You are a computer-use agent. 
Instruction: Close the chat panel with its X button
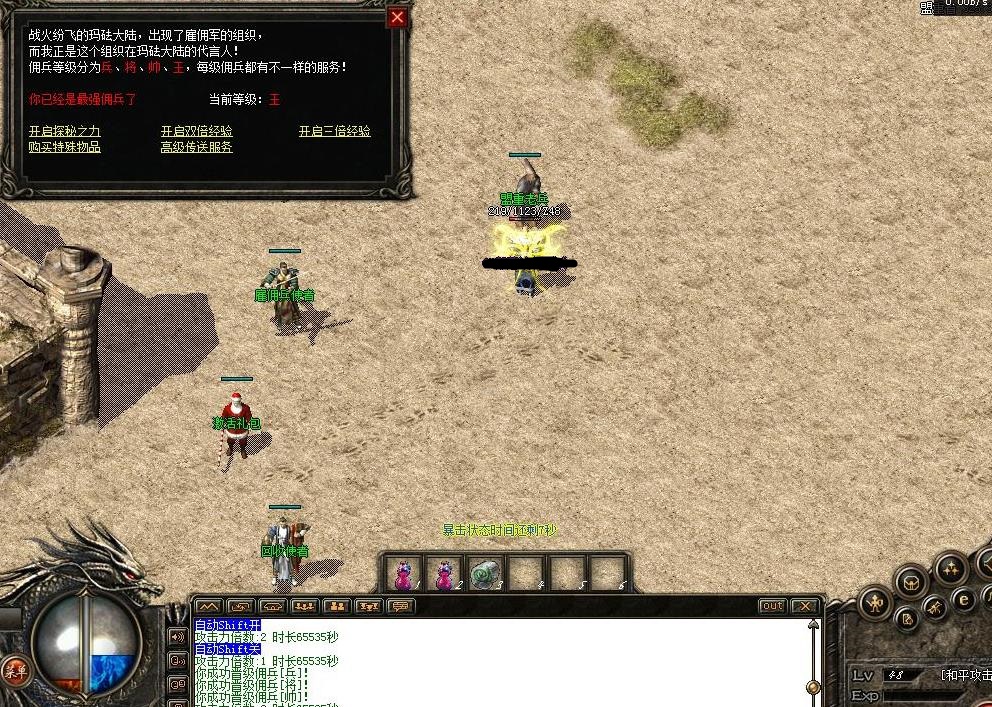804,606
